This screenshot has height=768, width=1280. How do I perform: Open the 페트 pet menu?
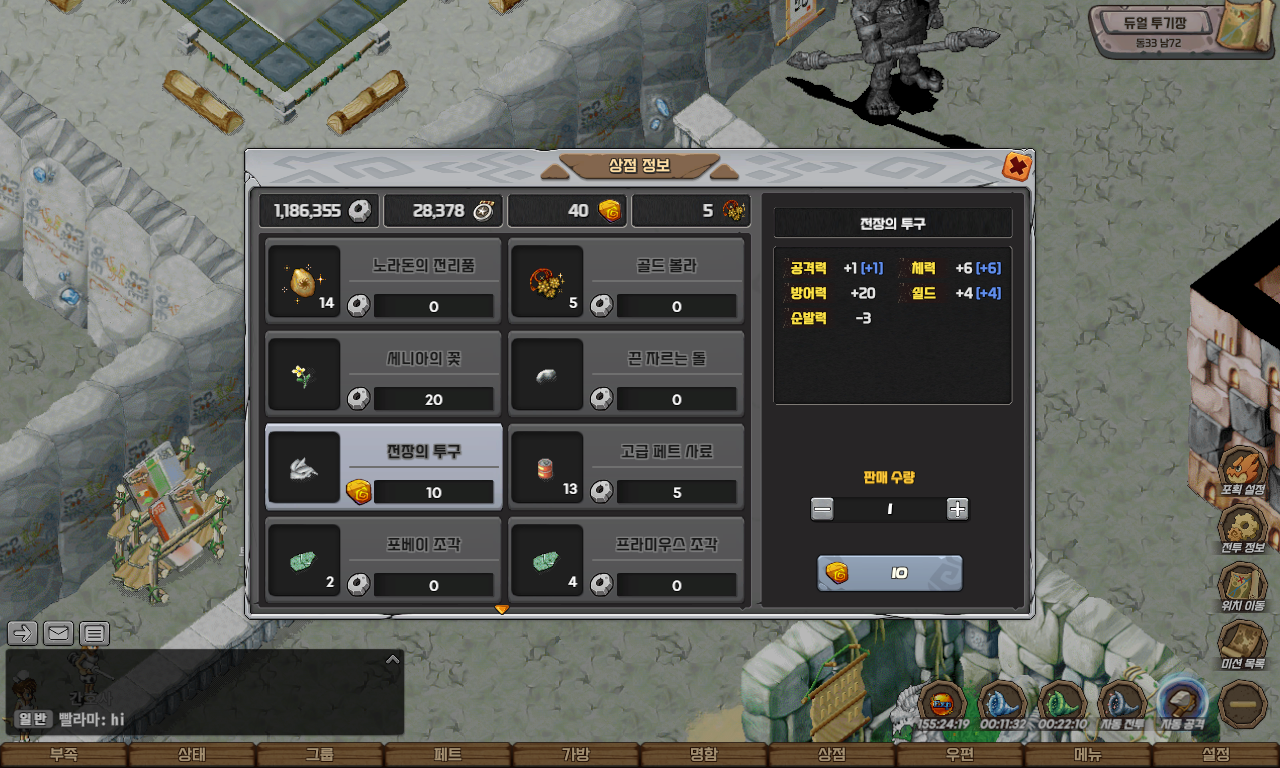pyautogui.click(x=447, y=755)
